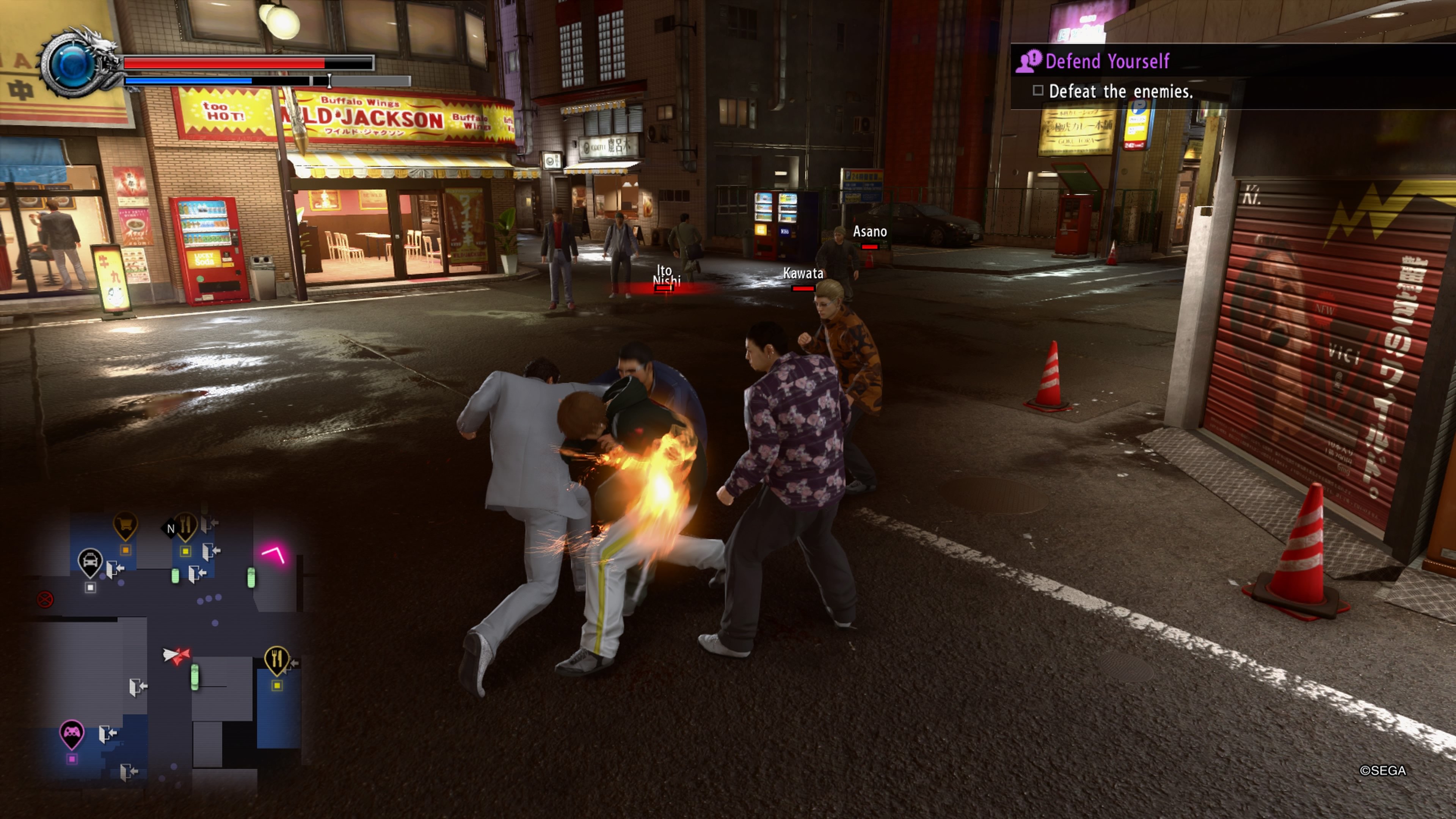Image resolution: width=1456 pixels, height=819 pixels.
Task: Click the gold restaurant pin on minimap's right side
Action: [x=277, y=658]
